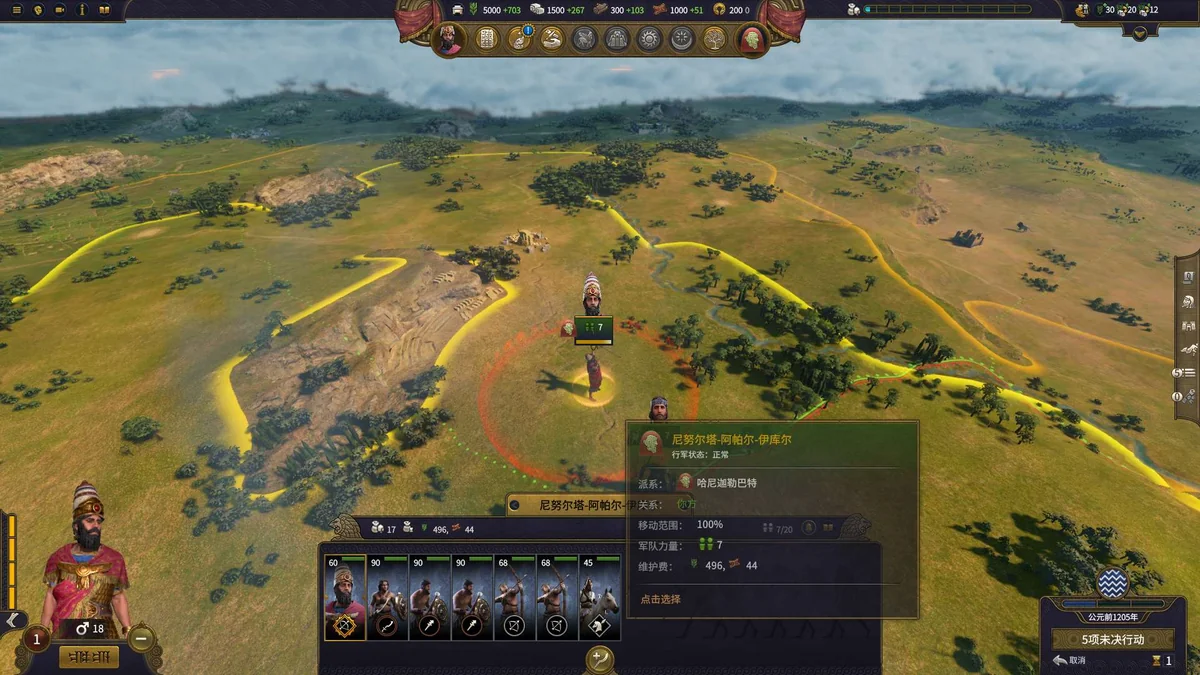Select the general unit card with 60 men
Viewport: 1200px width, 675px height.
[345, 598]
